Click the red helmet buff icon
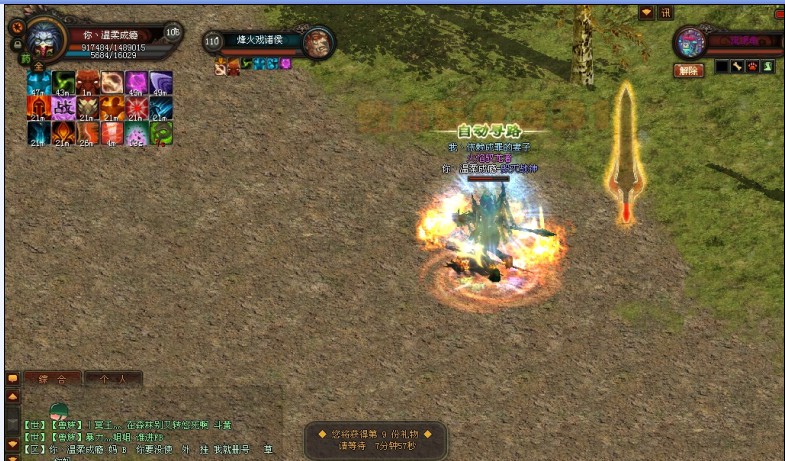This screenshot has width=785, height=461. [x=38, y=107]
